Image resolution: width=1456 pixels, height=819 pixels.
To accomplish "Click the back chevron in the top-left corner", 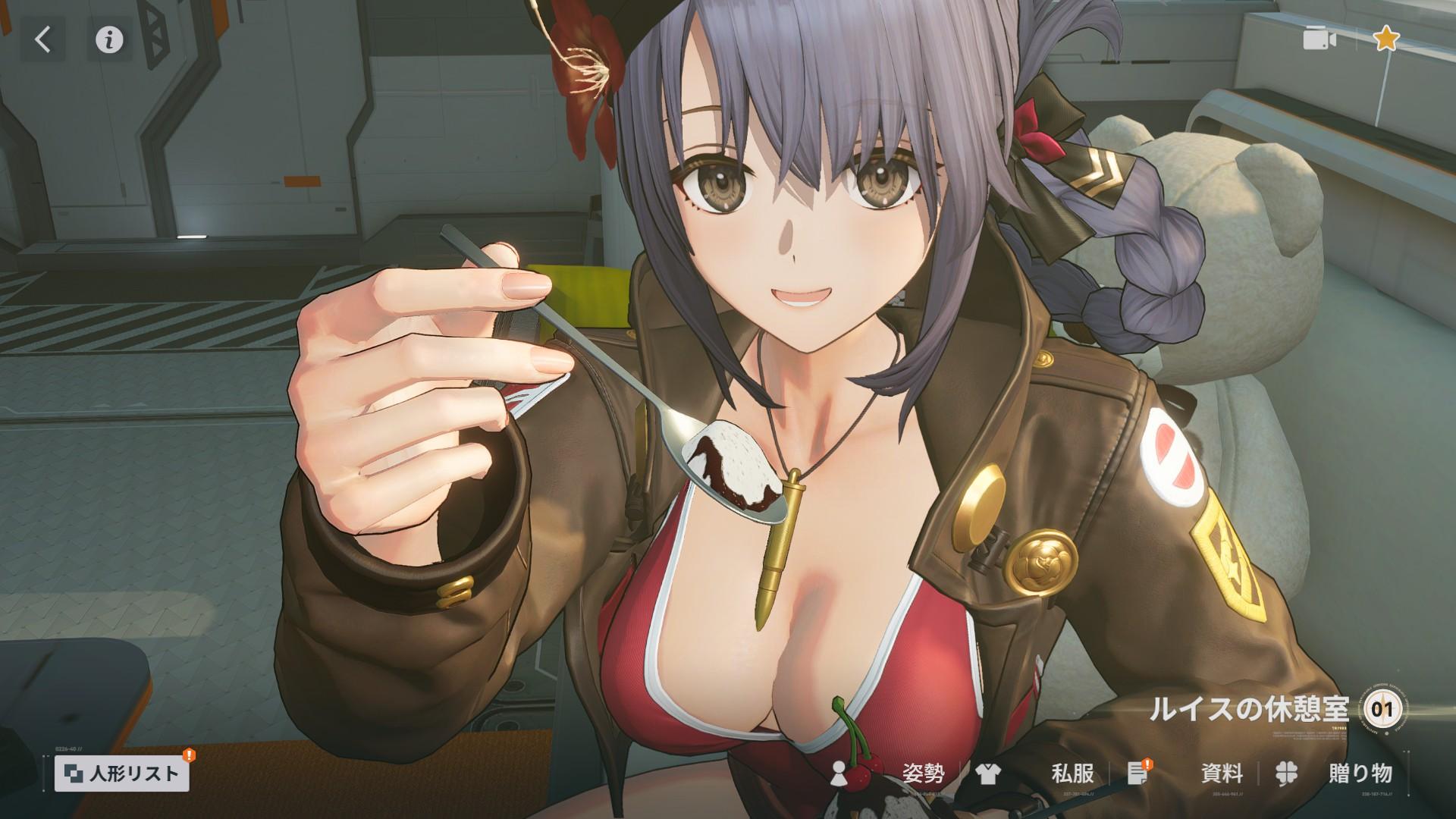I will pyautogui.click(x=42, y=39).
